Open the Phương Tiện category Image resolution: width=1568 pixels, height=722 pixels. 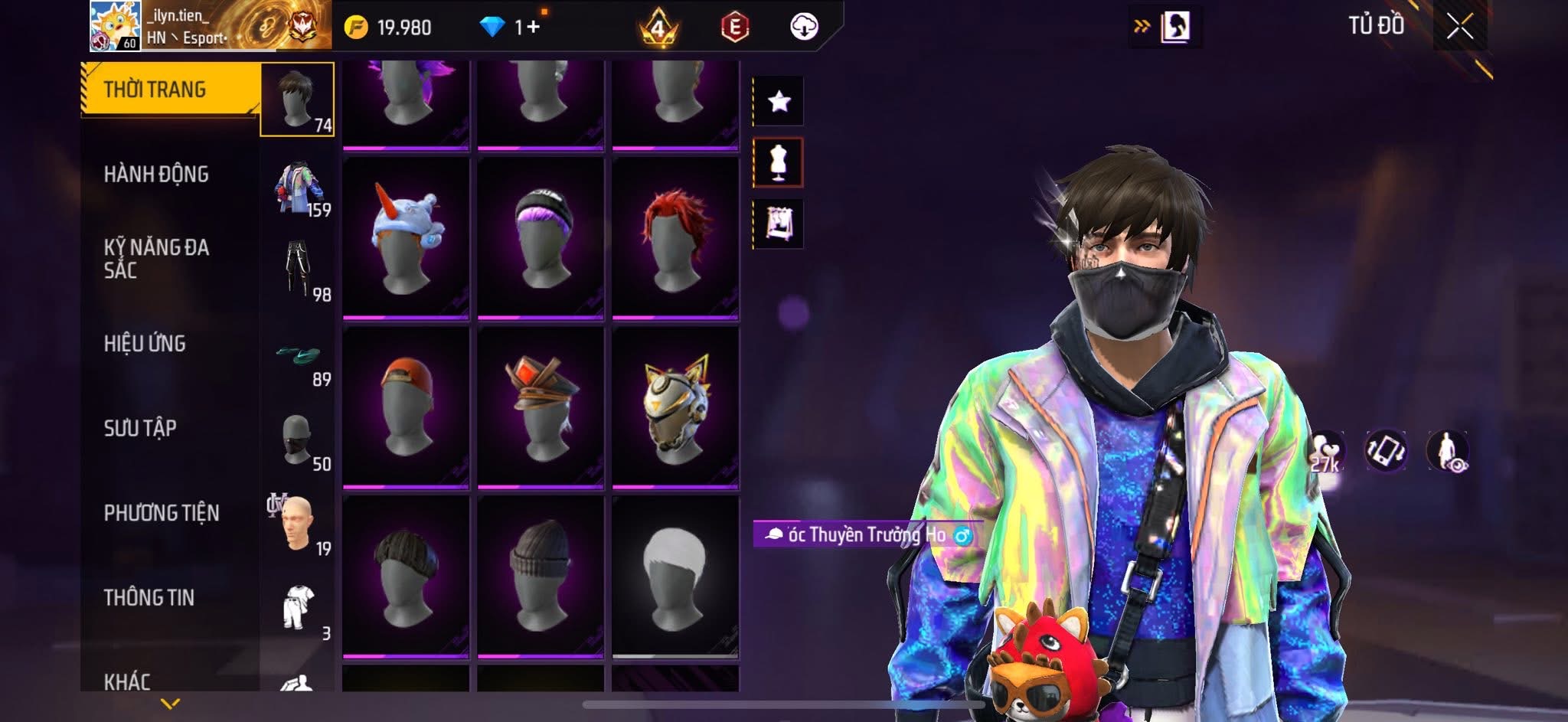[162, 513]
